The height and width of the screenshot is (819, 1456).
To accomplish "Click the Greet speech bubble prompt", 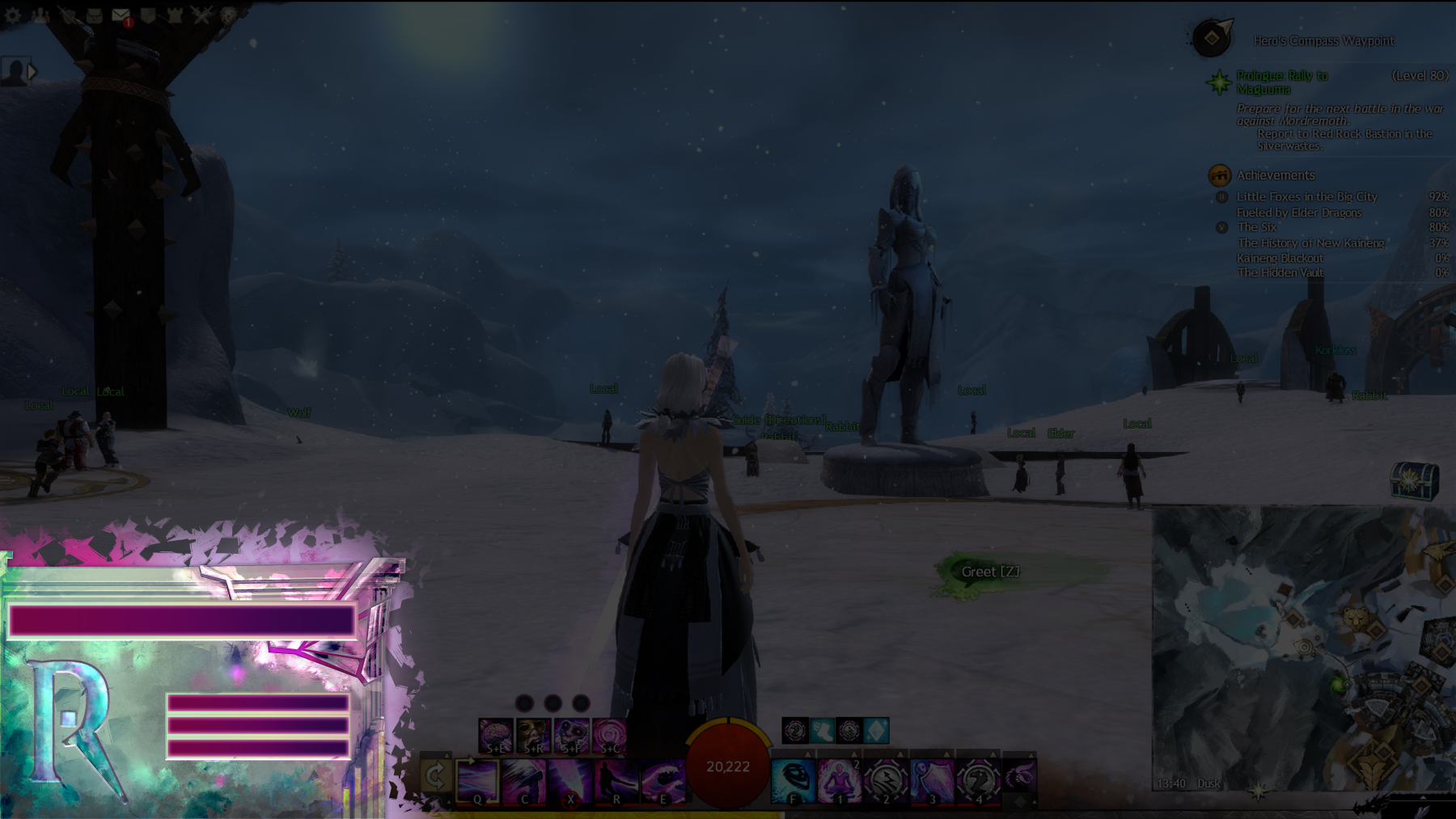I will pos(989,572).
